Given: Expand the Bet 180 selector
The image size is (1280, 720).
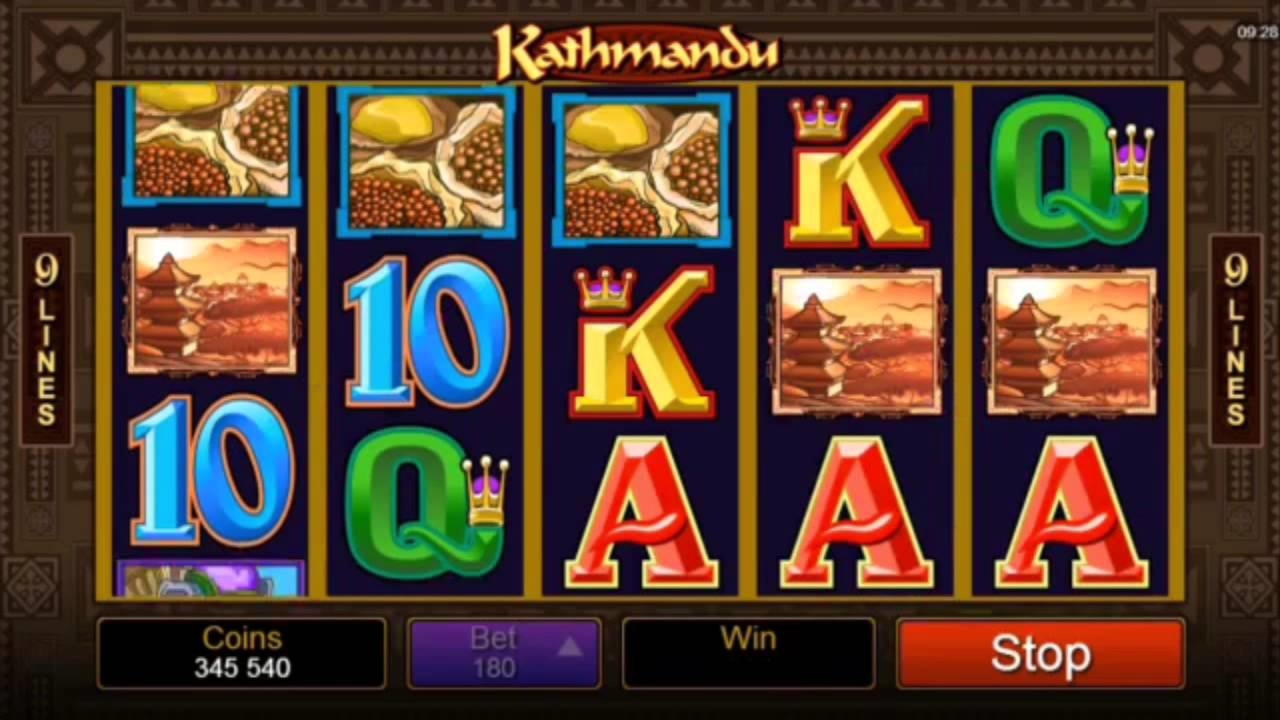Looking at the screenshot, I should 504,652.
